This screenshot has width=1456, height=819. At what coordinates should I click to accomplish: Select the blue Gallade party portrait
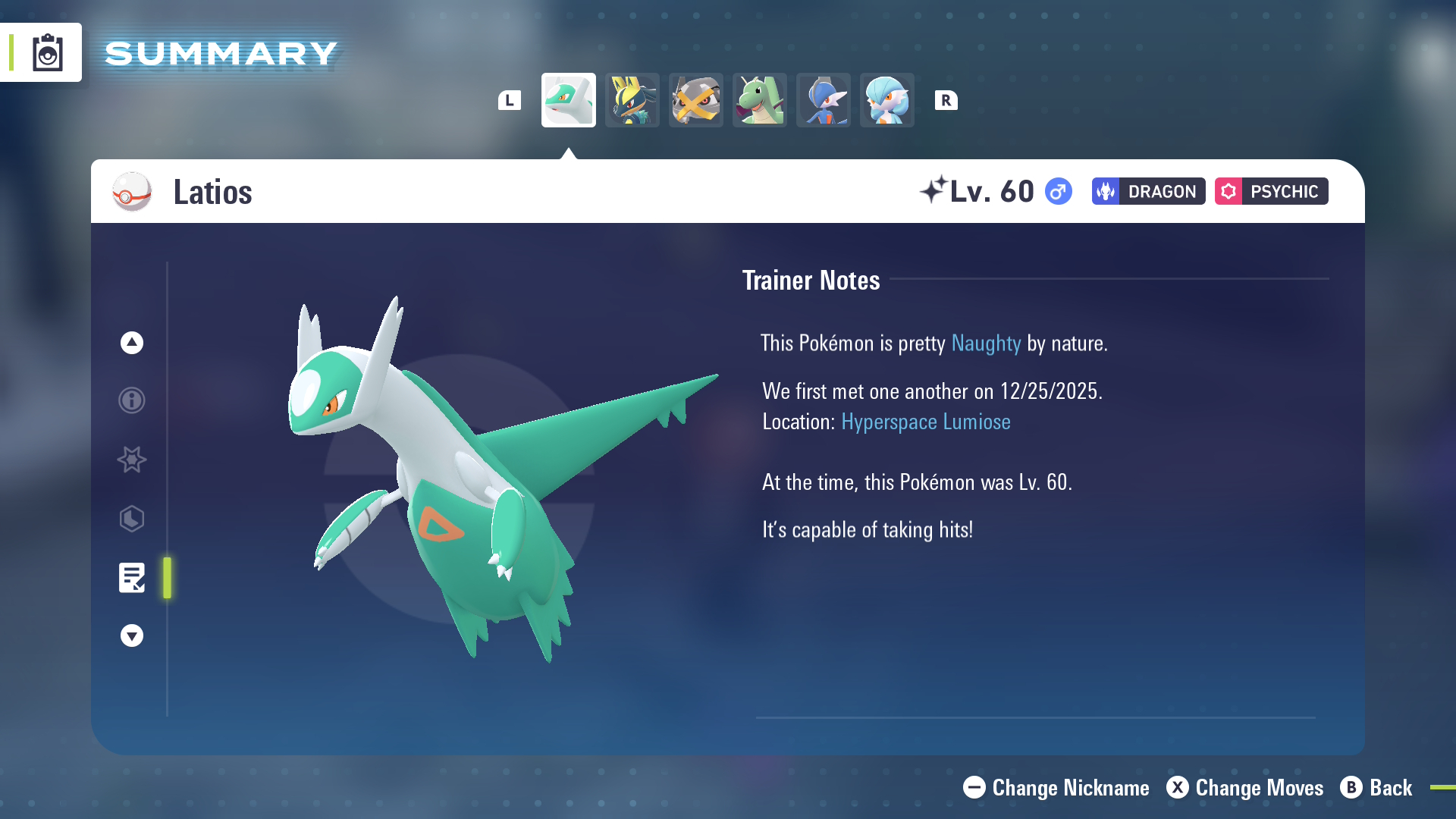[x=823, y=100]
